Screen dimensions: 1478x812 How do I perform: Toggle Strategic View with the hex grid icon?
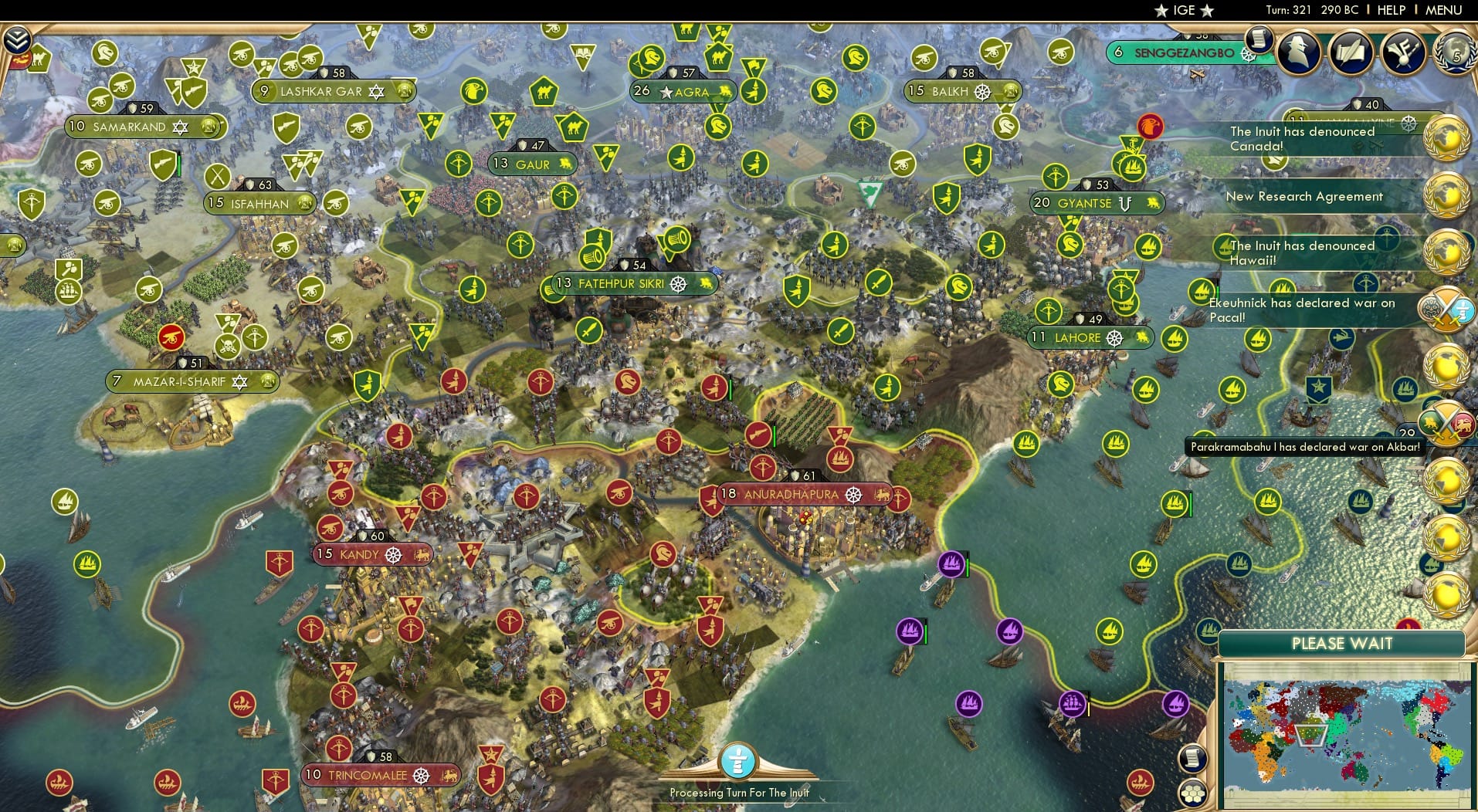tap(1192, 792)
